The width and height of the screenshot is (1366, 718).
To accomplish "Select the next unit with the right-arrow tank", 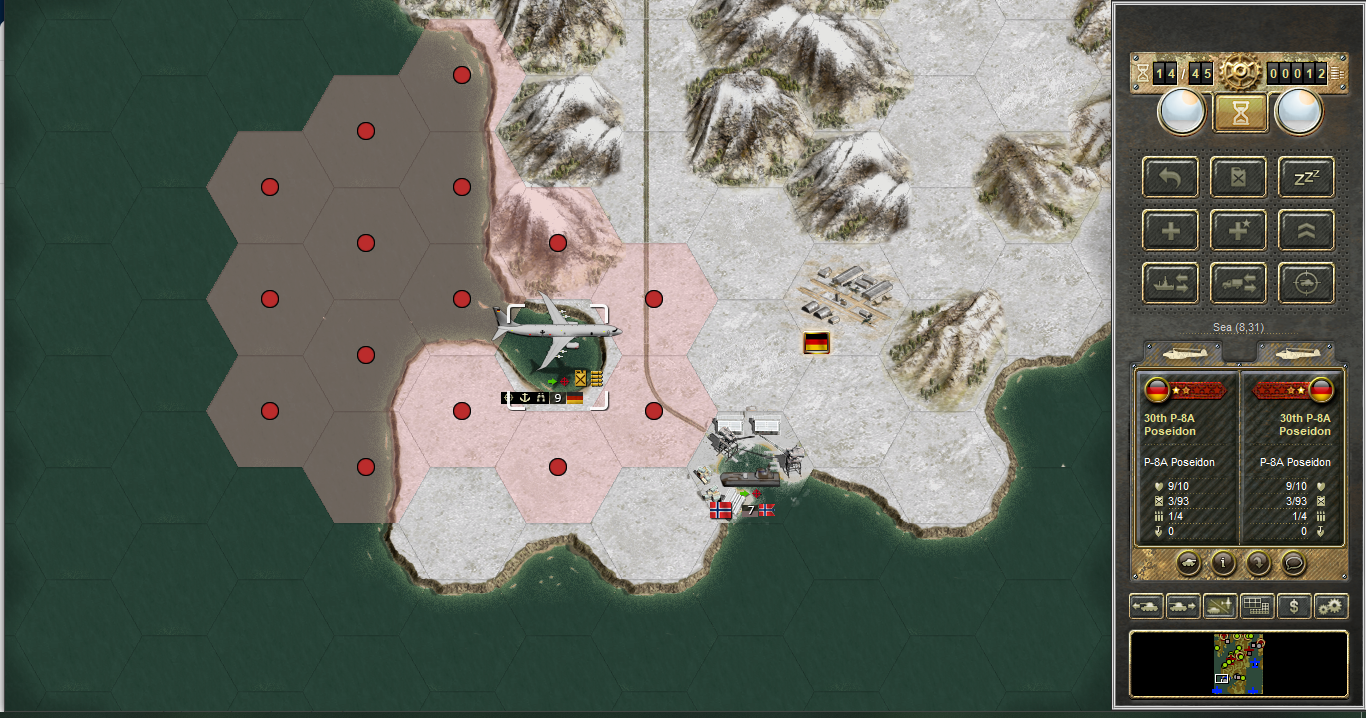I will point(1183,606).
